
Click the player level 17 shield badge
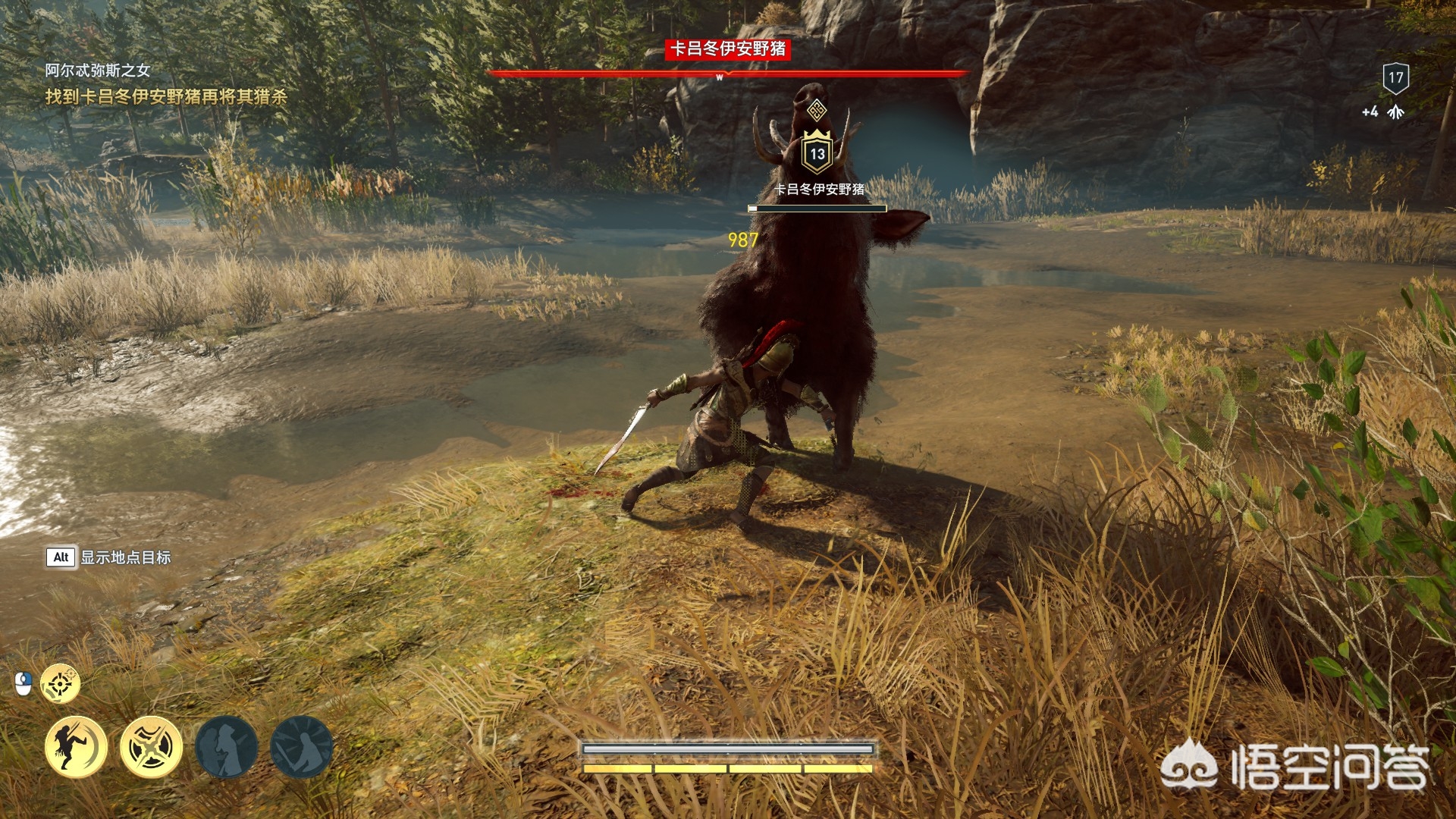(1395, 77)
